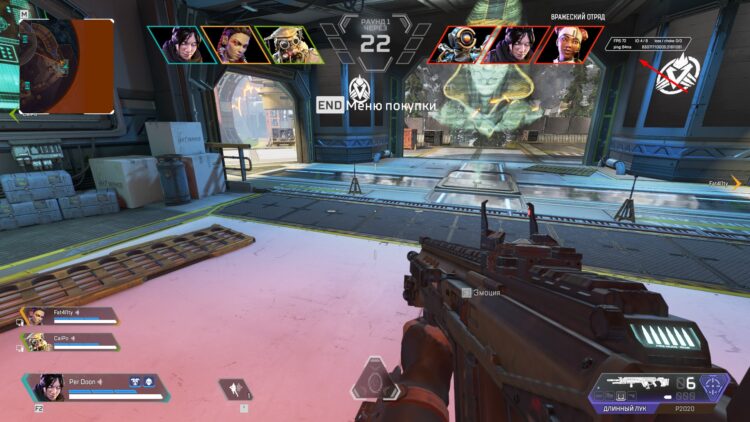This screenshot has height=422, width=750.
Task: Select enemy Wraith's portrait
Action: pyautogui.click(x=510, y=45)
